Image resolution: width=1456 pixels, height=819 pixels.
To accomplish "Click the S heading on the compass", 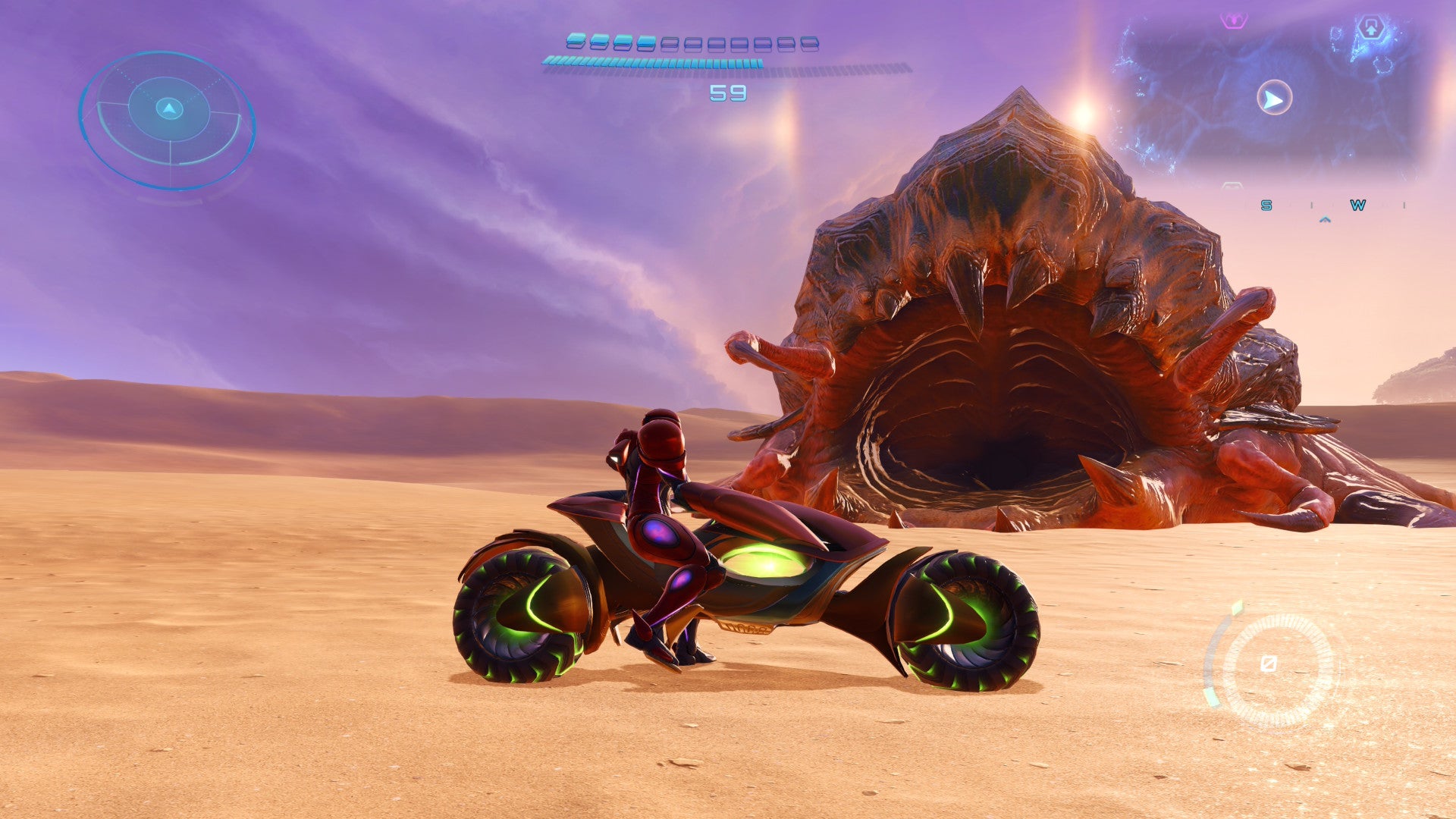I will point(1266,205).
